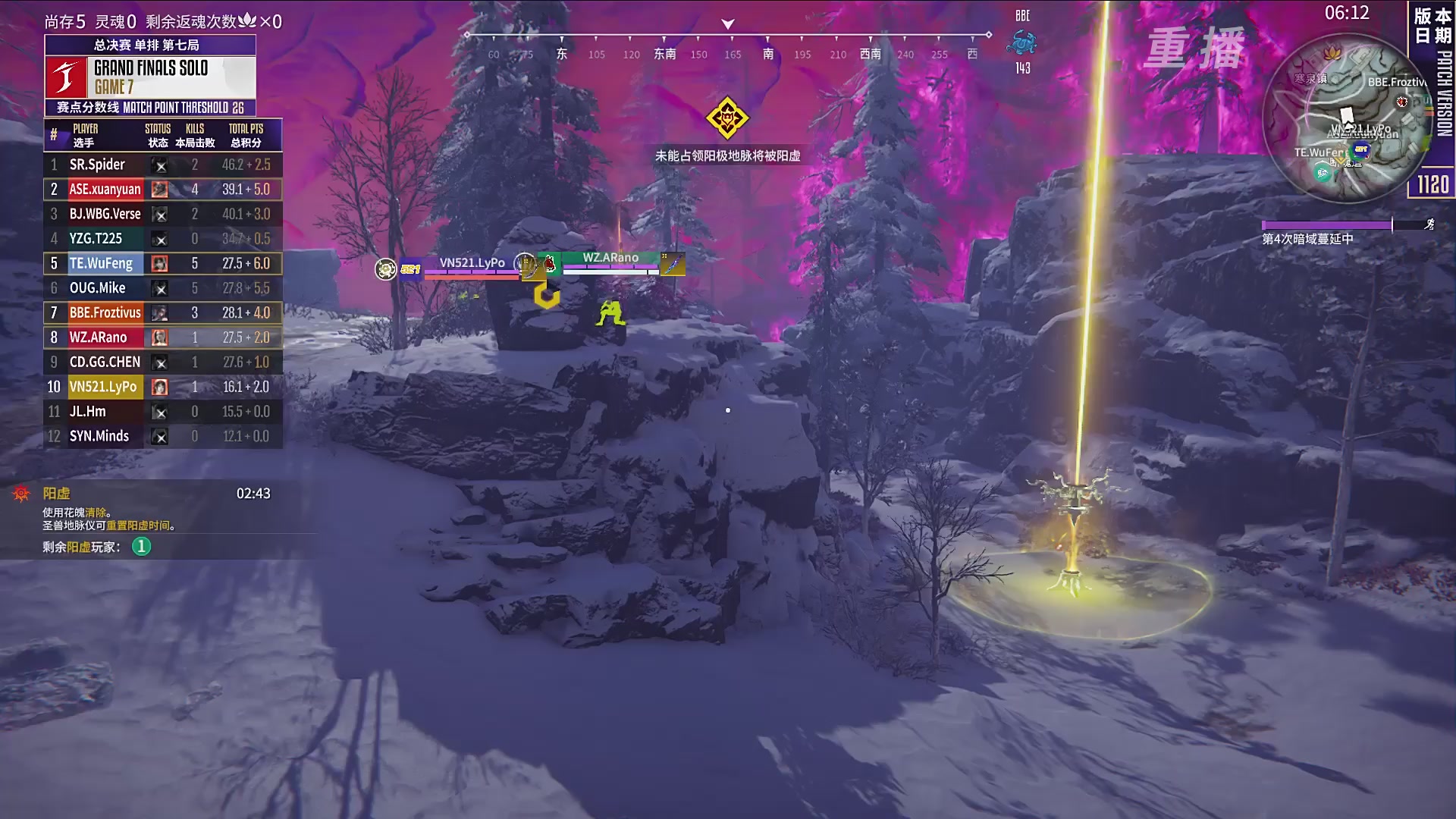Click the BJ.WBG.Verse scoreboard row
Screen dimensions: 1456x819
pos(163,214)
